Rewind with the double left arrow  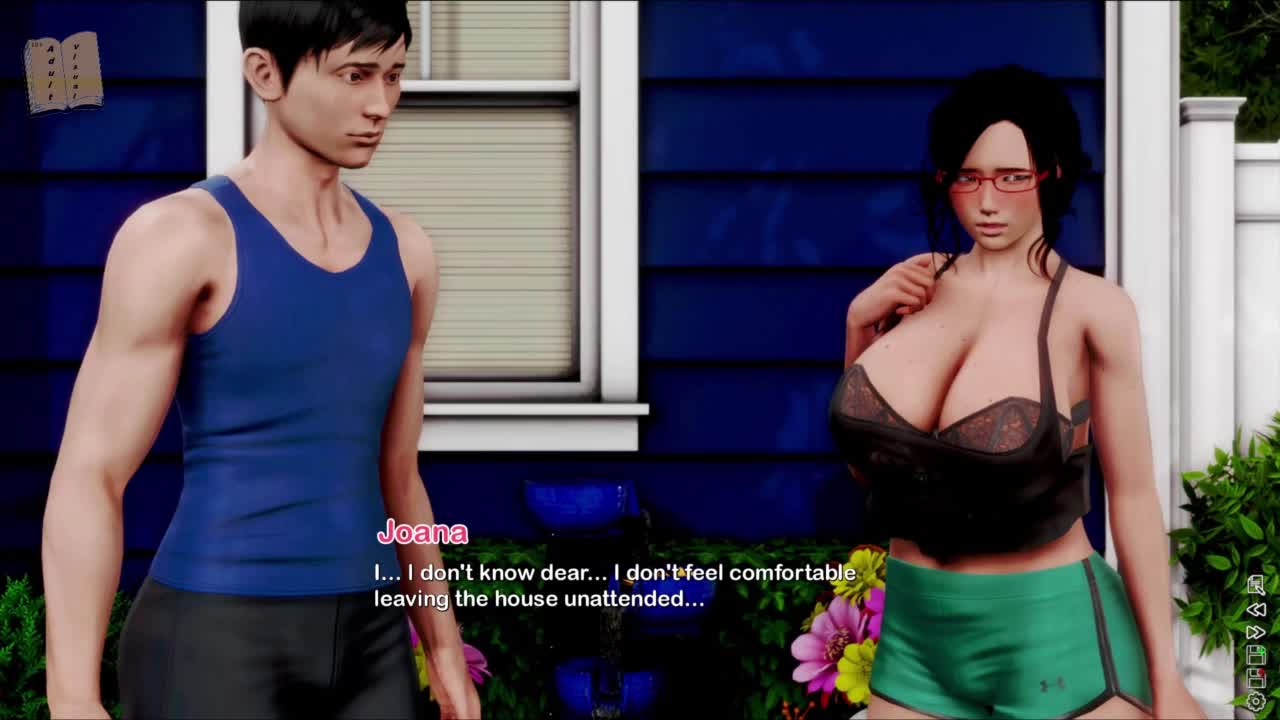pos(1256,609)
